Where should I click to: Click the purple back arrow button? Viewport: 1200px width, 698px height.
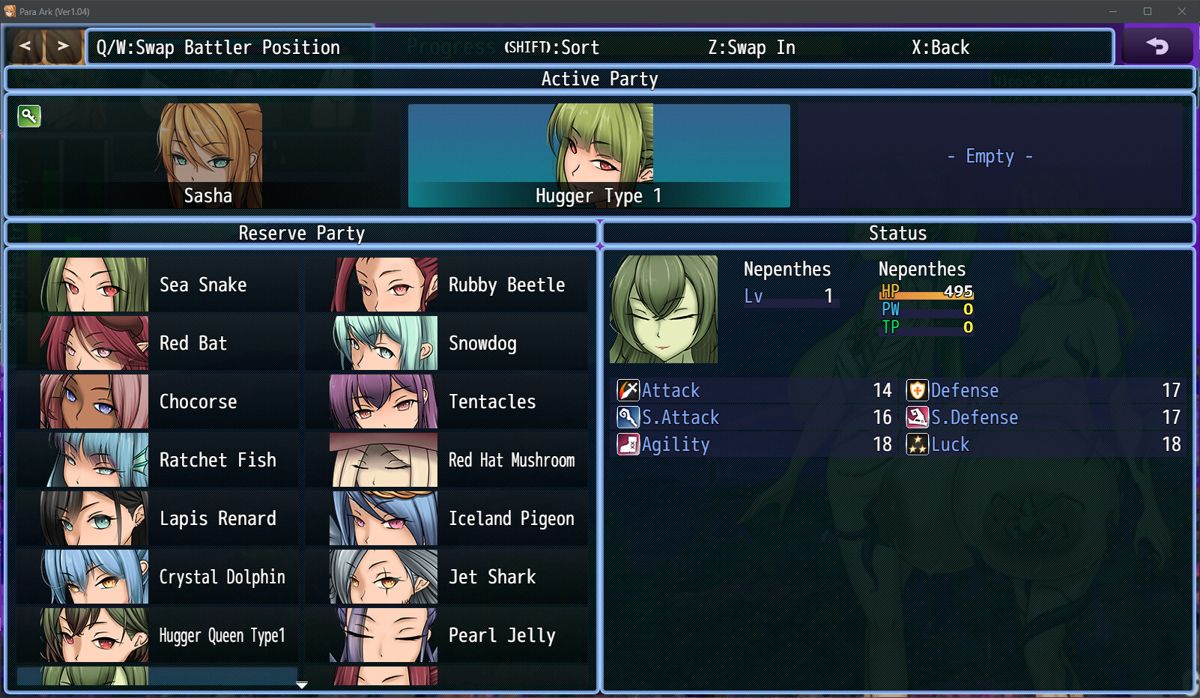point(1157,47)
